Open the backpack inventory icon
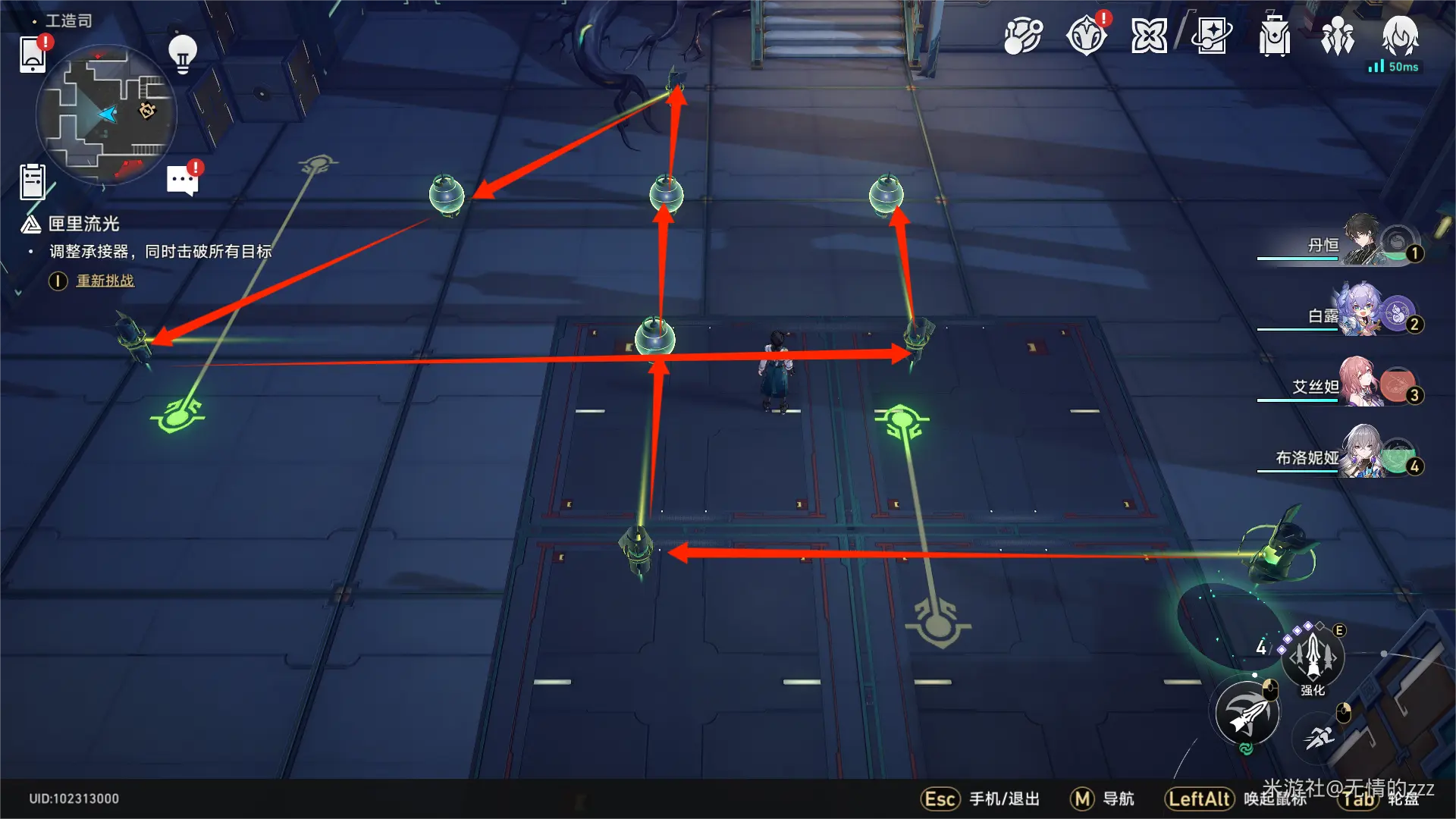 (x=1274, y=36)
